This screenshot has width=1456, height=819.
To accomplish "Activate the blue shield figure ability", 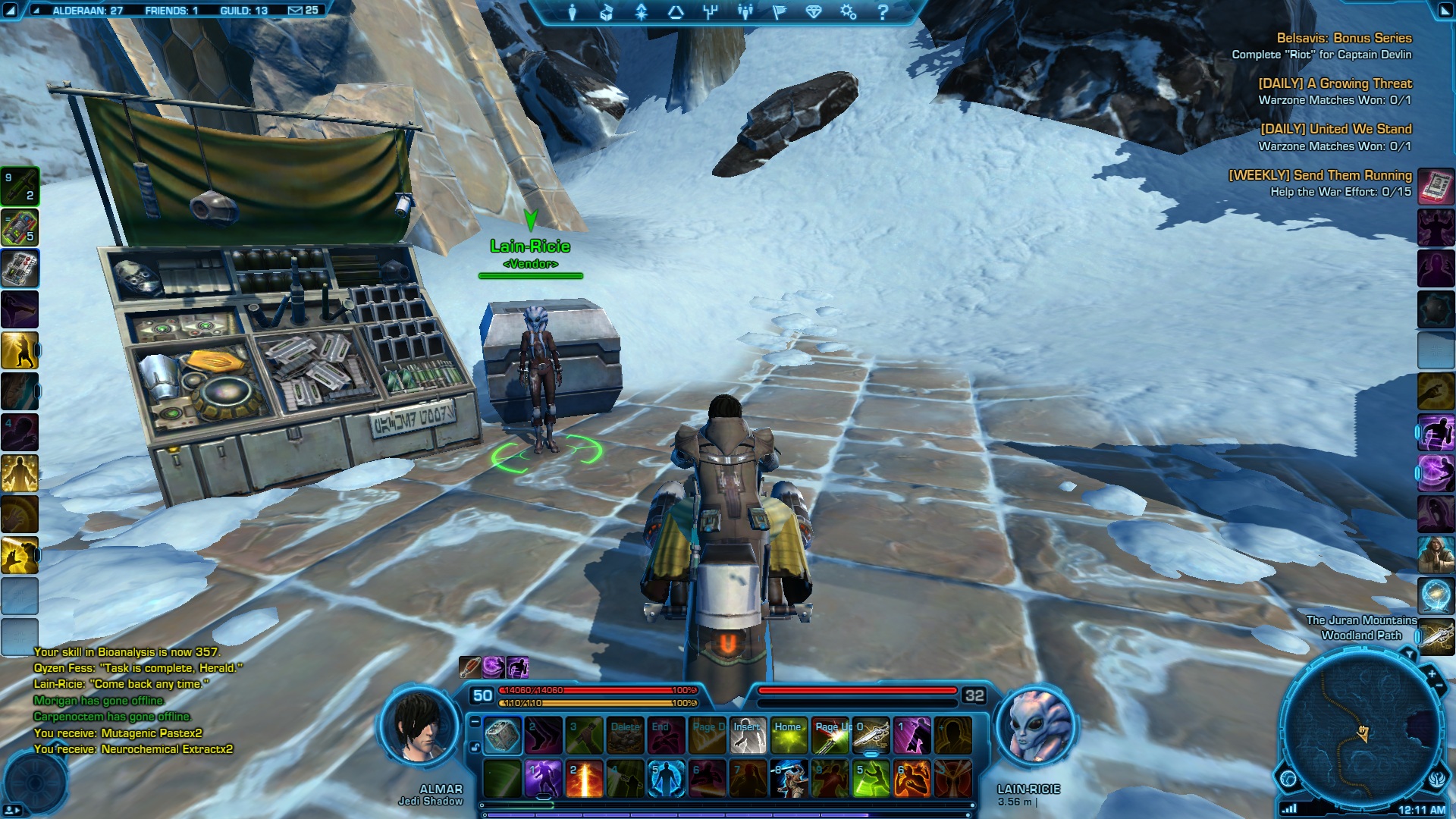I will pos(667,780).
